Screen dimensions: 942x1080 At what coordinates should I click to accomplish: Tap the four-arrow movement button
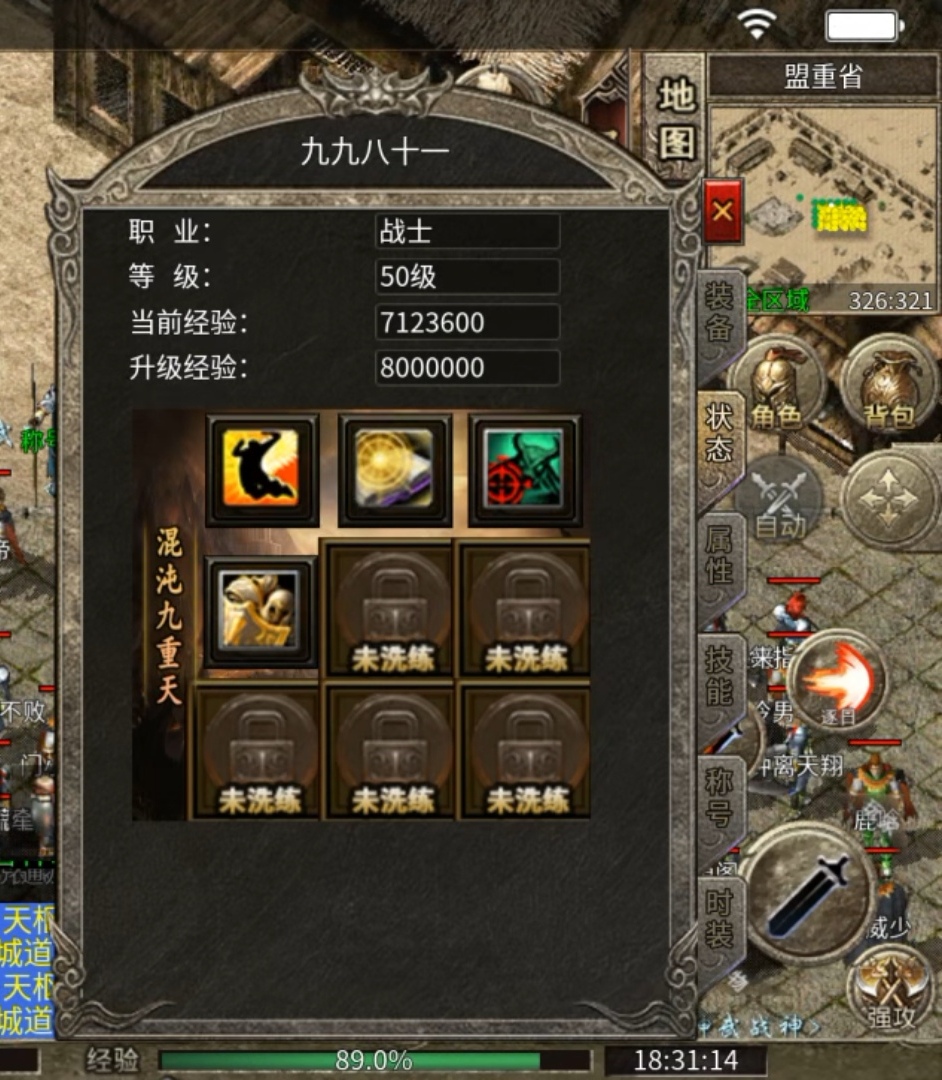(888, 498)
